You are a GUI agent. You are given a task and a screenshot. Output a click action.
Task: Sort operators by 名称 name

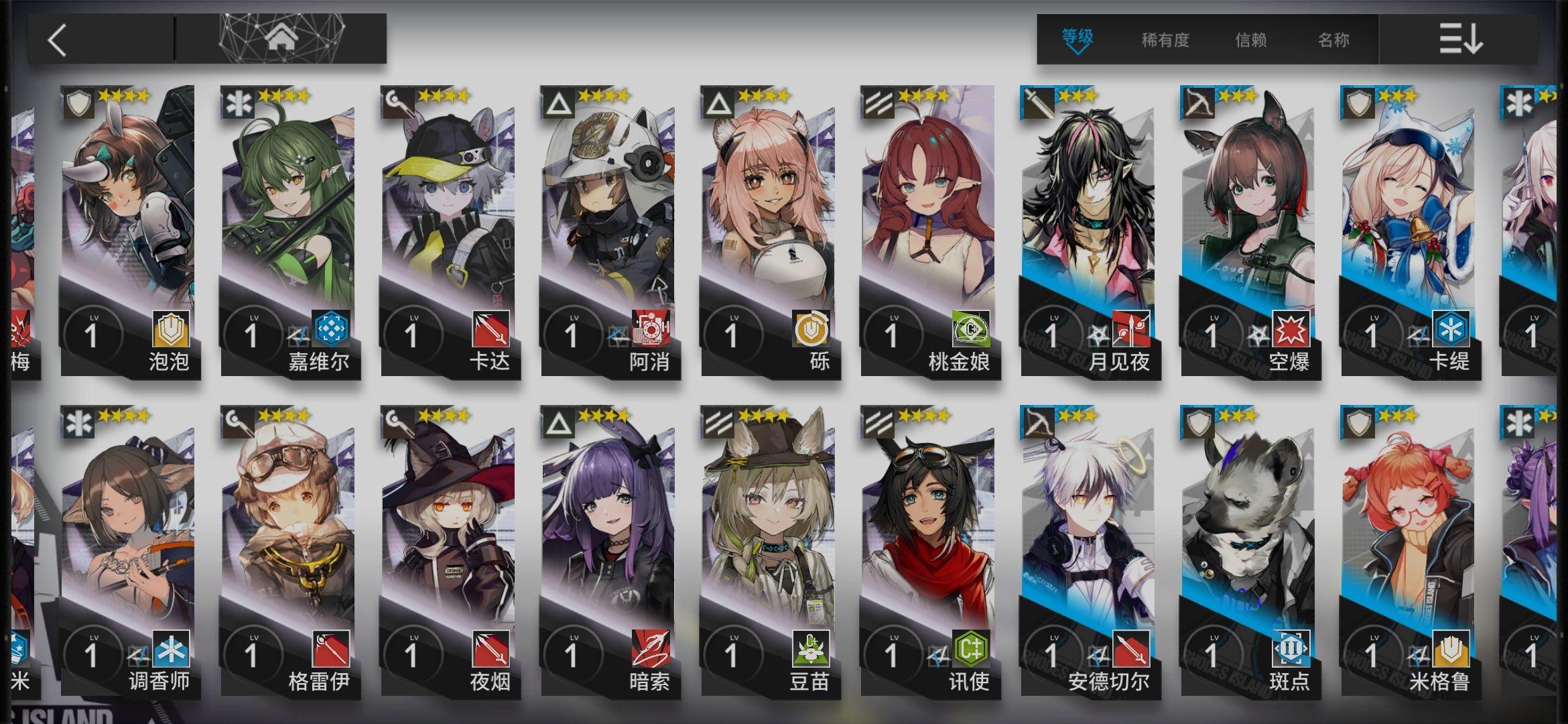pos(1333,40)
